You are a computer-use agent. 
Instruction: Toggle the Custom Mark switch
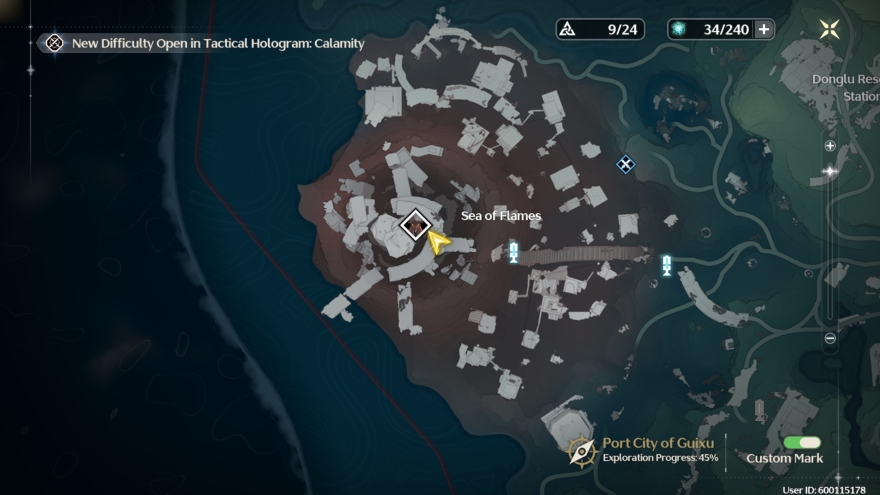pos(802,442)
